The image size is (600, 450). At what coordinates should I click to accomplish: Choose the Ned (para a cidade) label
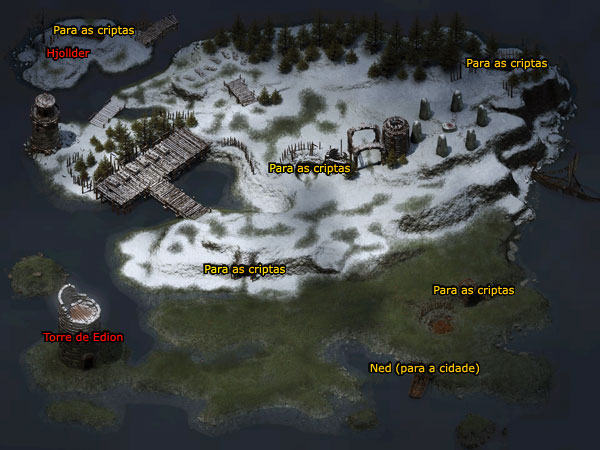tap(424, 368)
